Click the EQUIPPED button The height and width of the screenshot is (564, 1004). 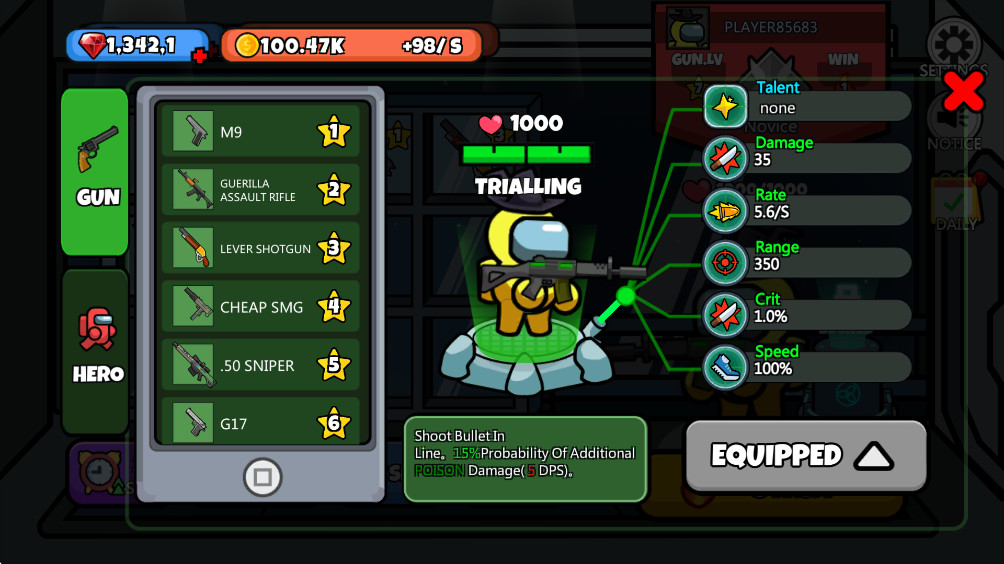(805, 456)
